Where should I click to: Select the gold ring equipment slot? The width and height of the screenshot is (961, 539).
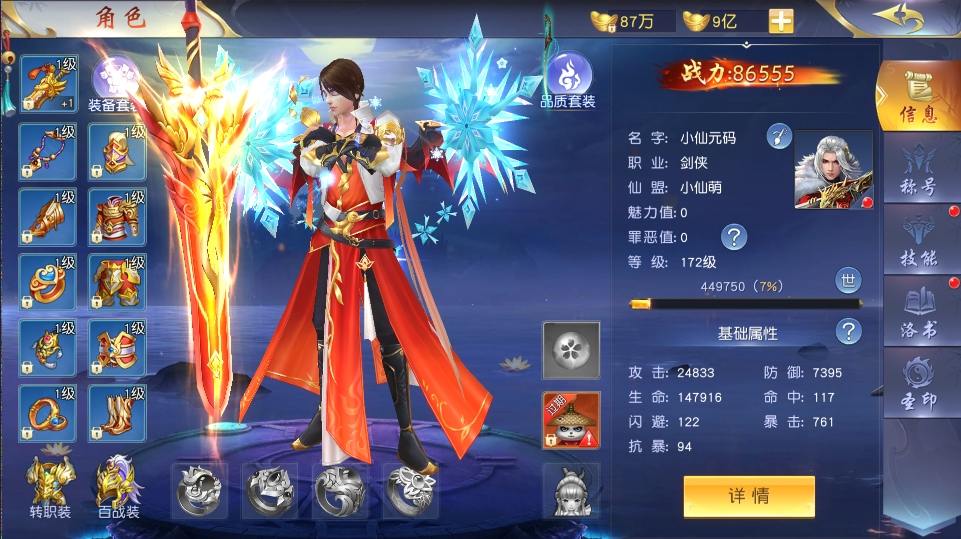pyautogui.click(x=48, y=413)
